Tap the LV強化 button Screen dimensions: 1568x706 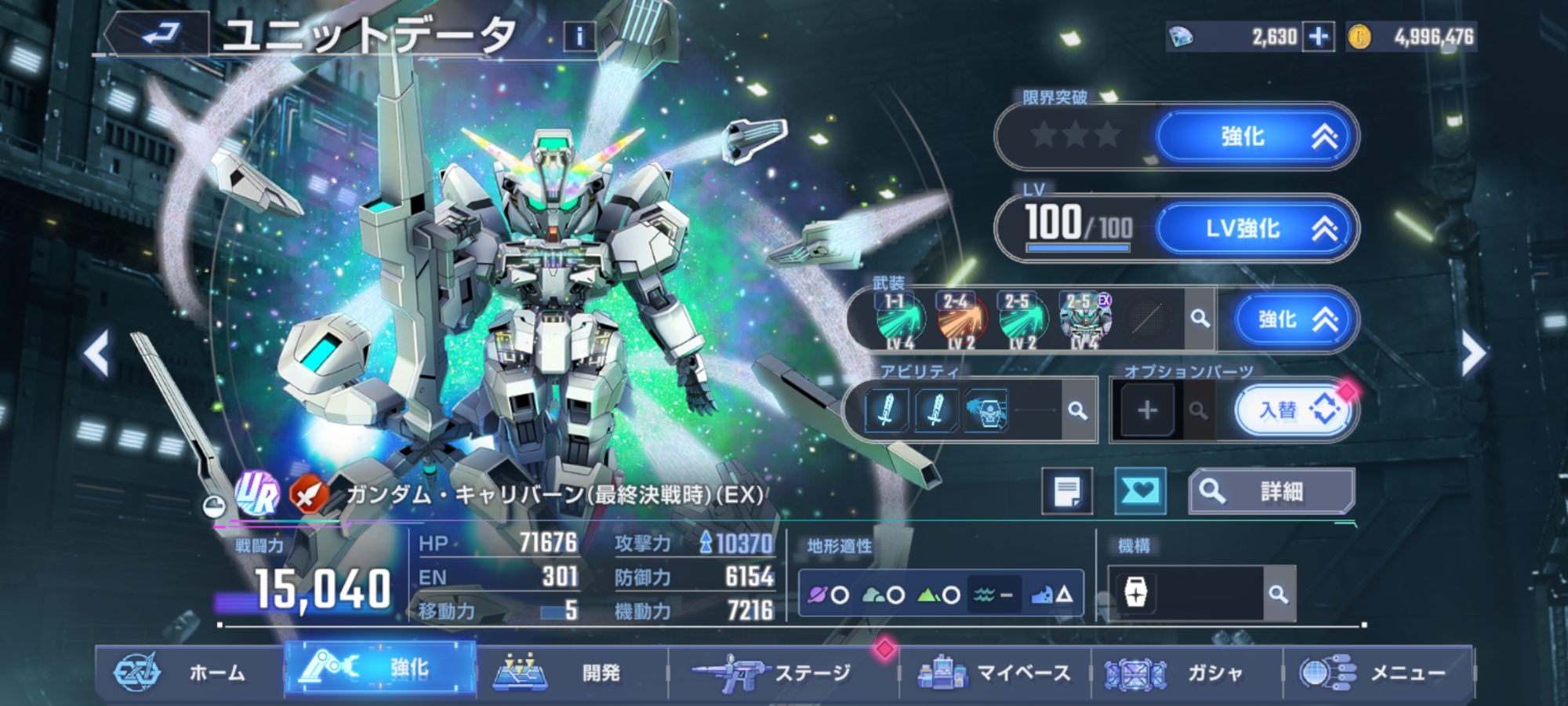1257,228
